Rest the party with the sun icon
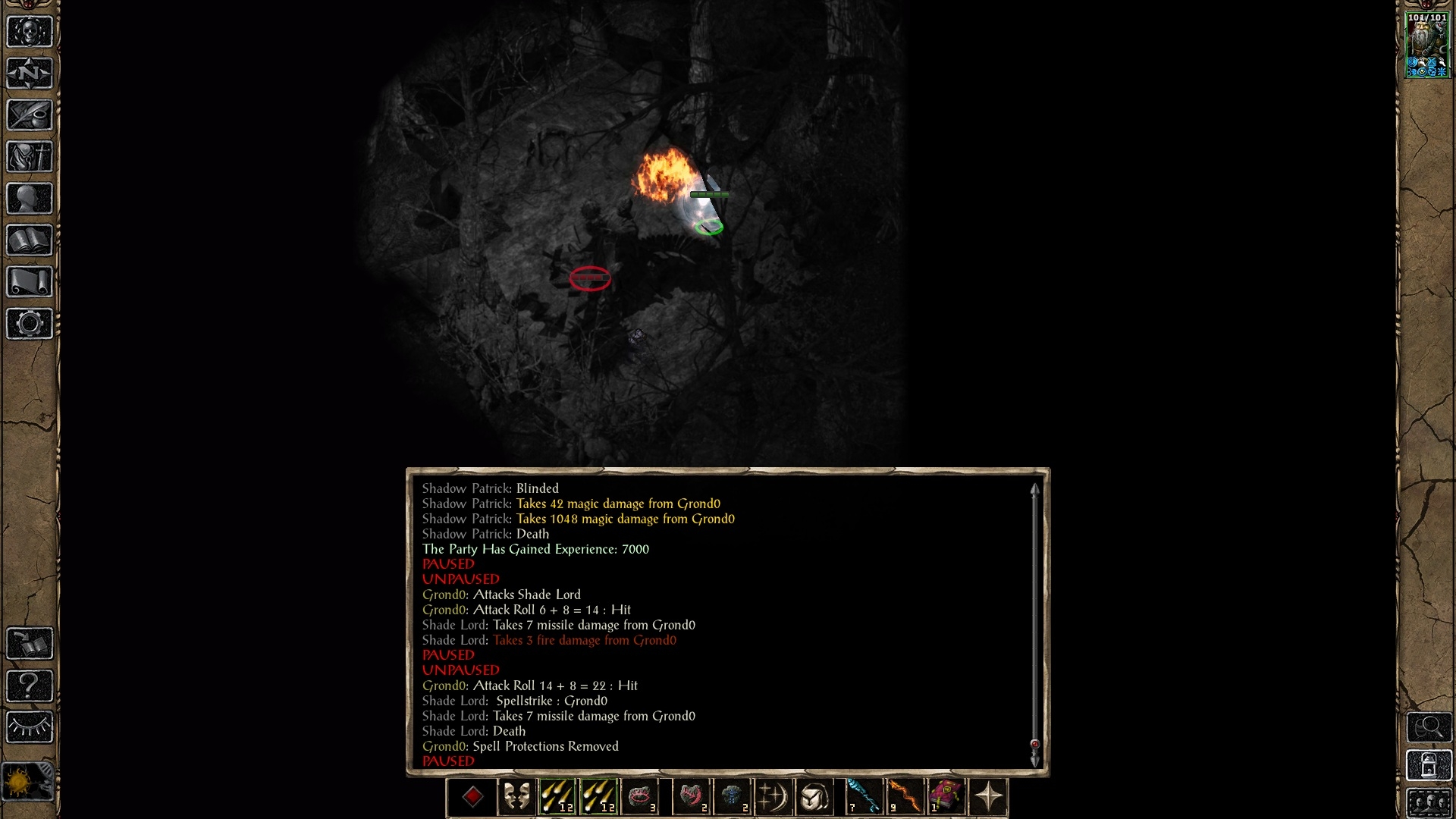1456x819 pixels. (28, 781)
